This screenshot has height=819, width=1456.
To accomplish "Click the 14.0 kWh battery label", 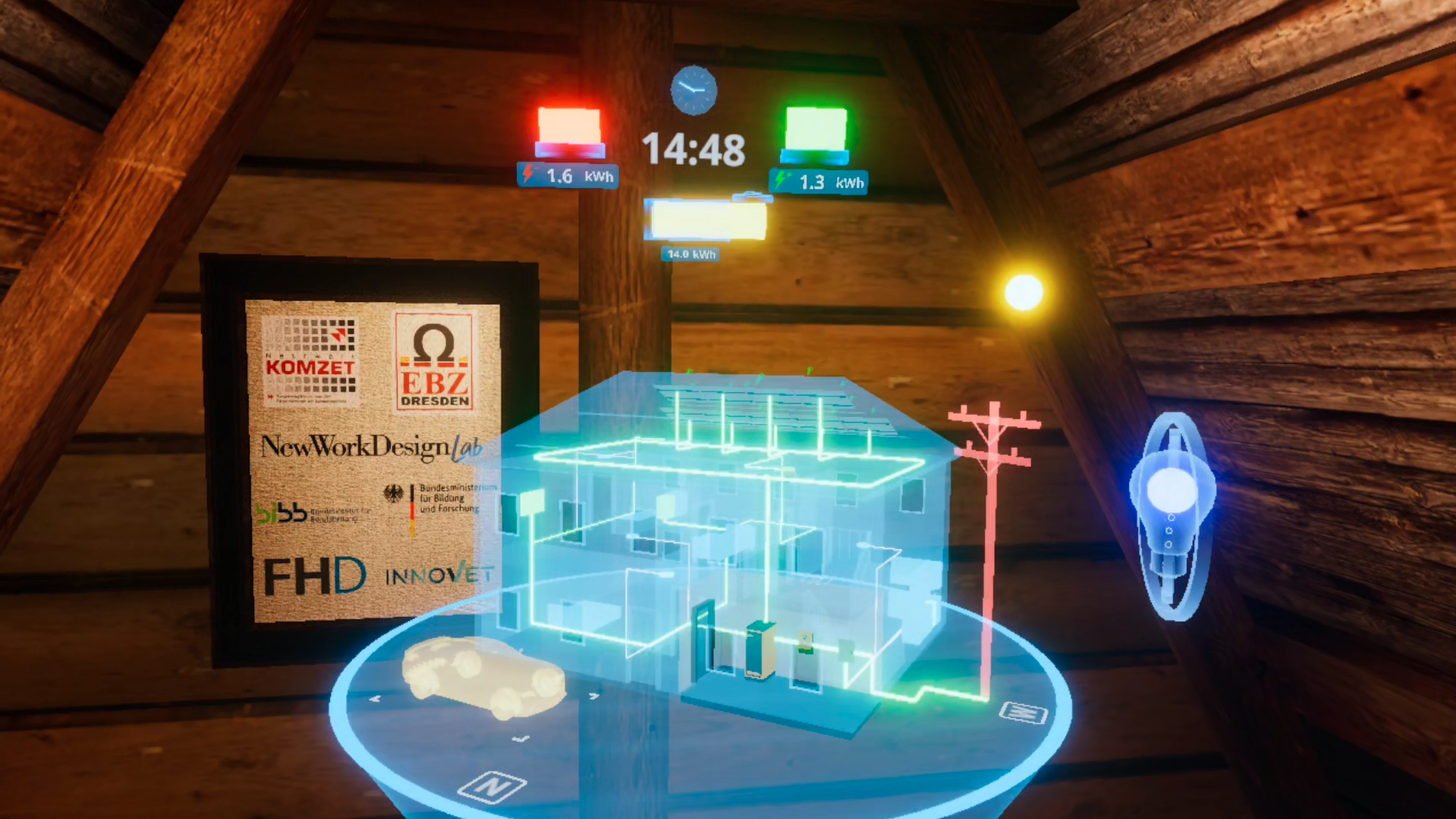I will click(691, 254).
